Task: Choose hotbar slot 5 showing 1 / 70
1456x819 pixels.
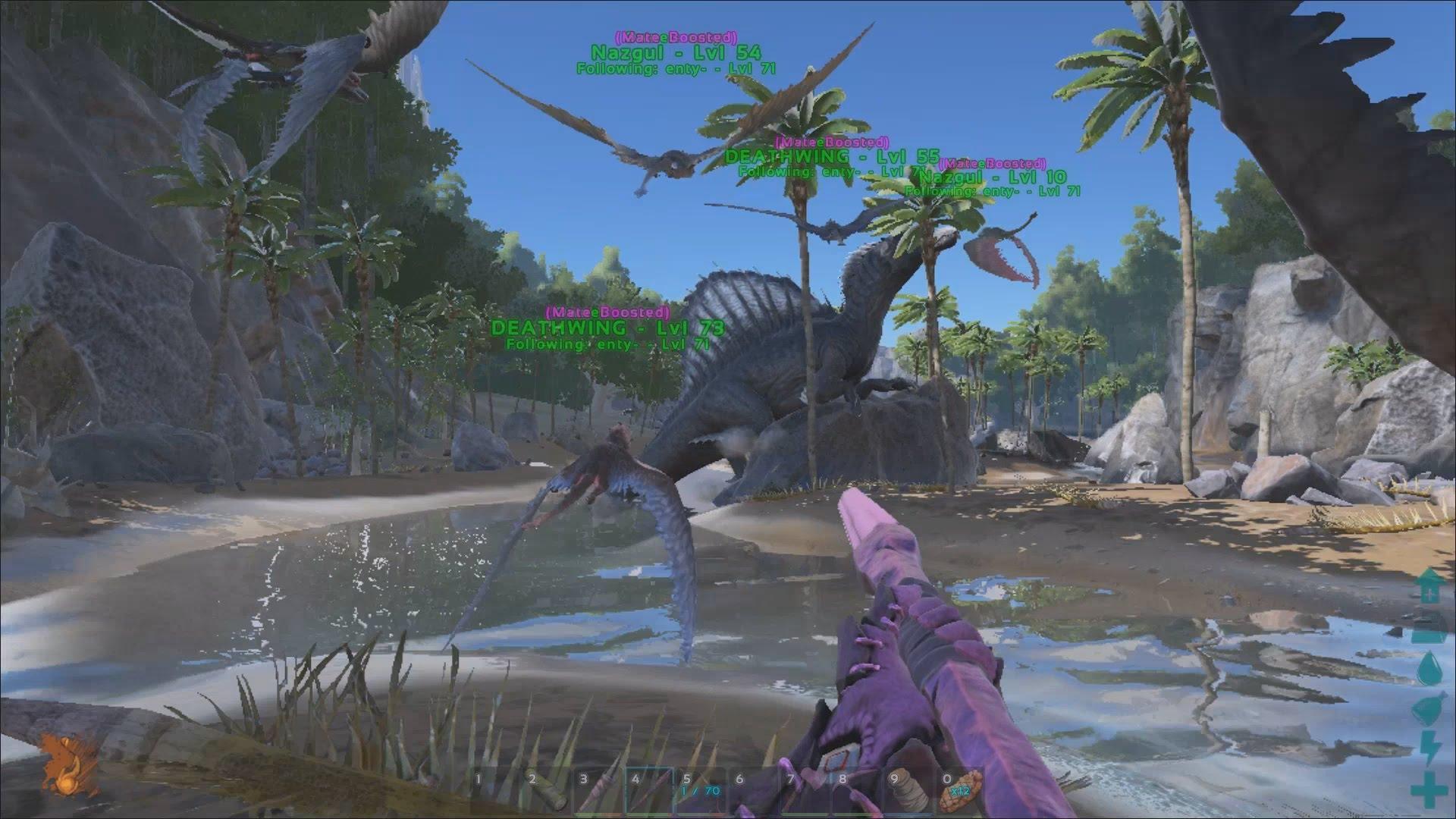Action: pyautogui.click(x=701, y=792)
